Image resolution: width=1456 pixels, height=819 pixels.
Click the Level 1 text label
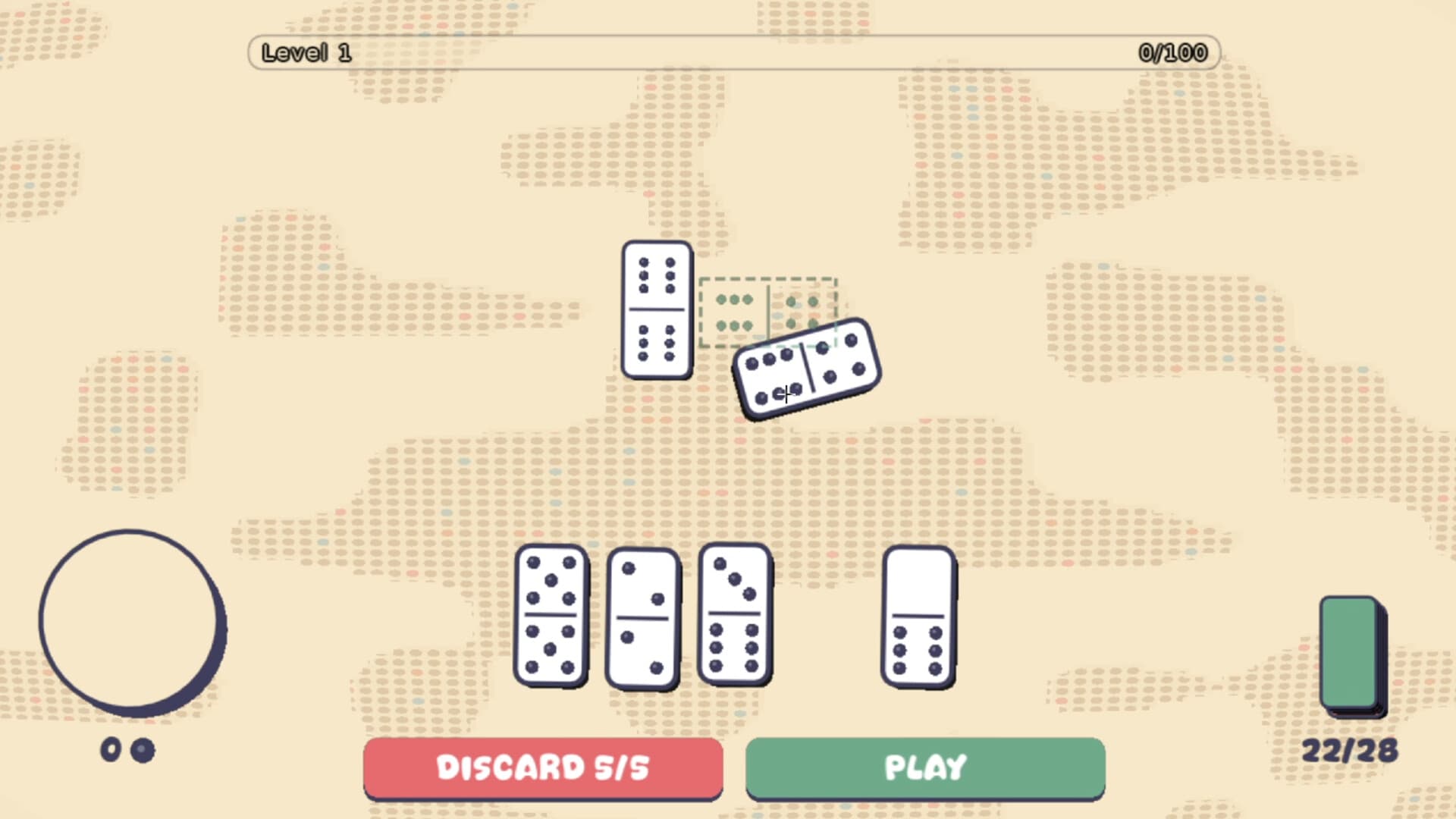306,52
